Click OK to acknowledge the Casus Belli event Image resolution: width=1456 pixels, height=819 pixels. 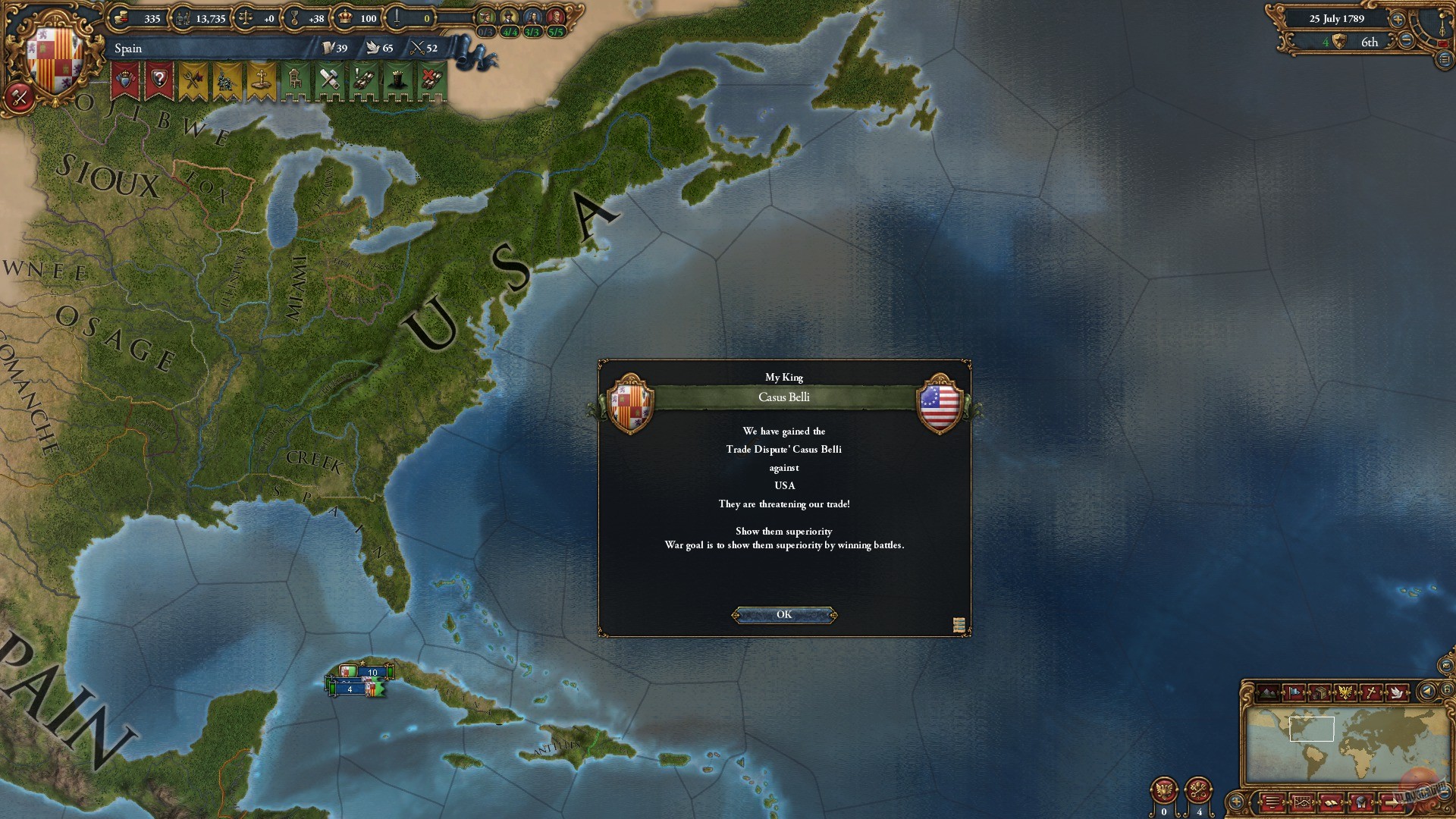(x=783, y=614)
